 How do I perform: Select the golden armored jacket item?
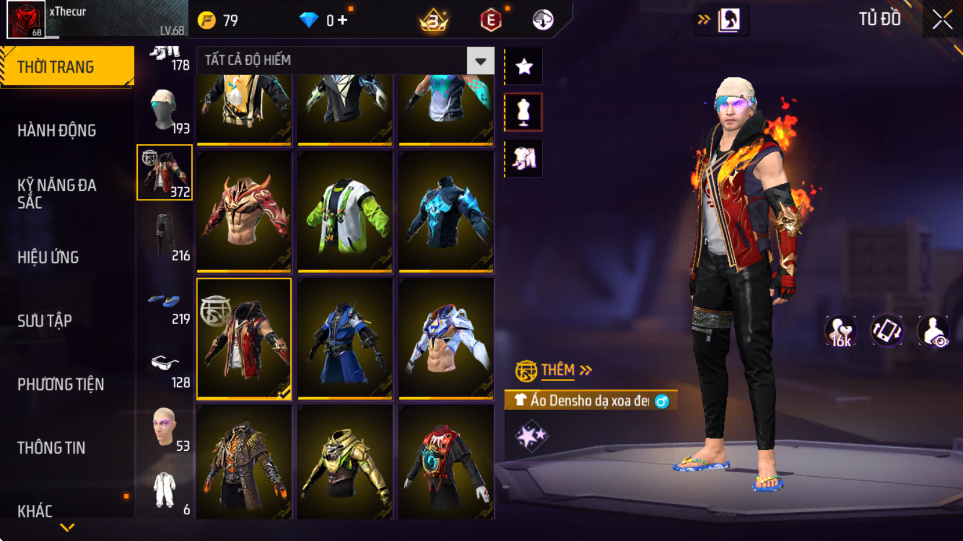[346, 464]
